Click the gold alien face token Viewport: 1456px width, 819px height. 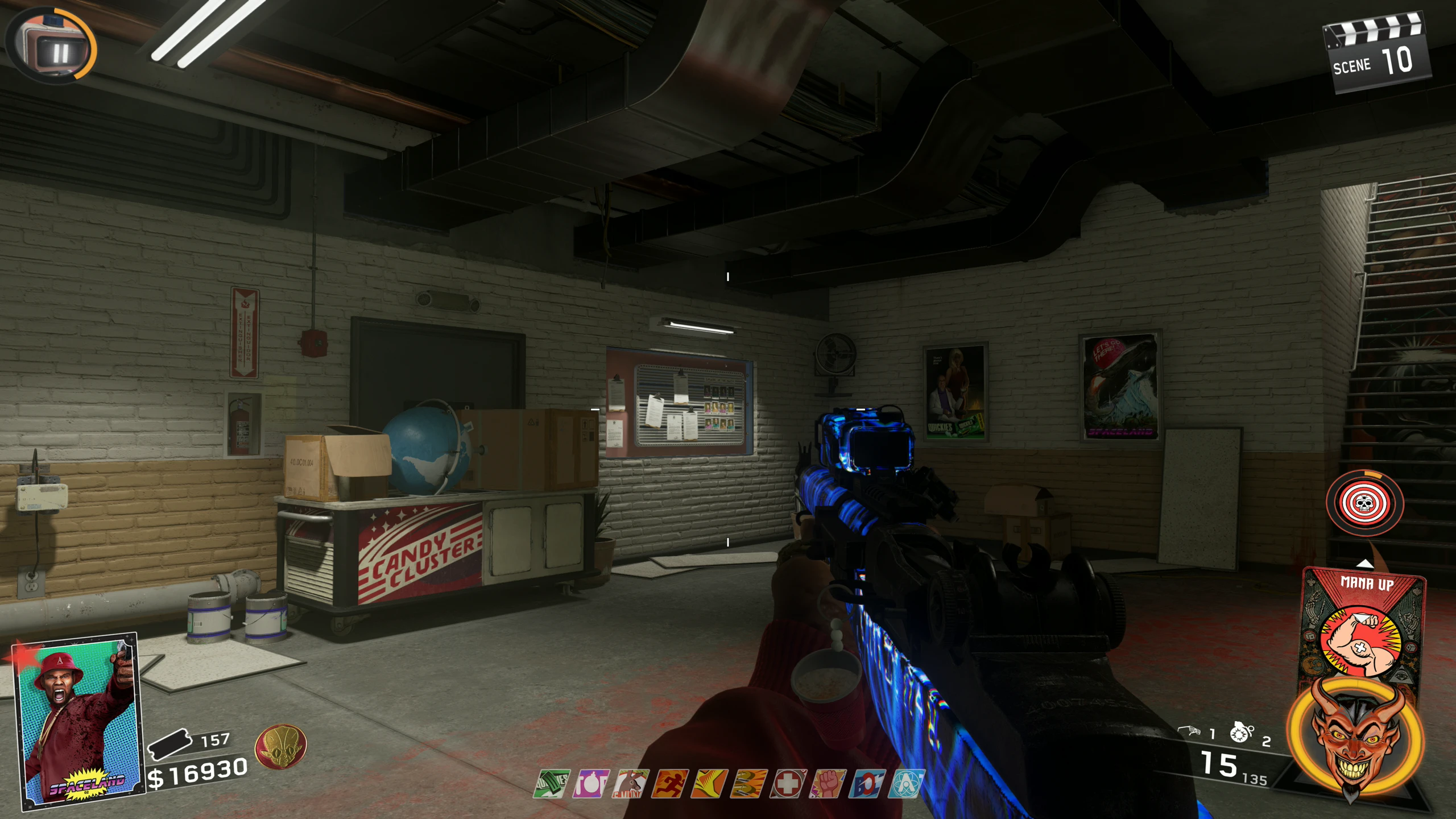(280, 746)
